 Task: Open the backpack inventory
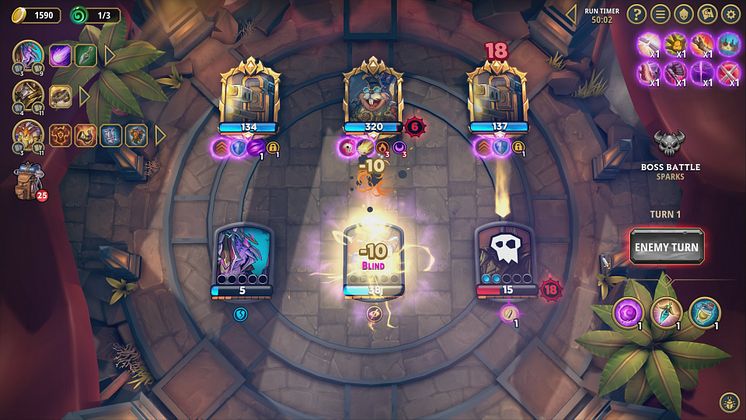click(26, 181)
